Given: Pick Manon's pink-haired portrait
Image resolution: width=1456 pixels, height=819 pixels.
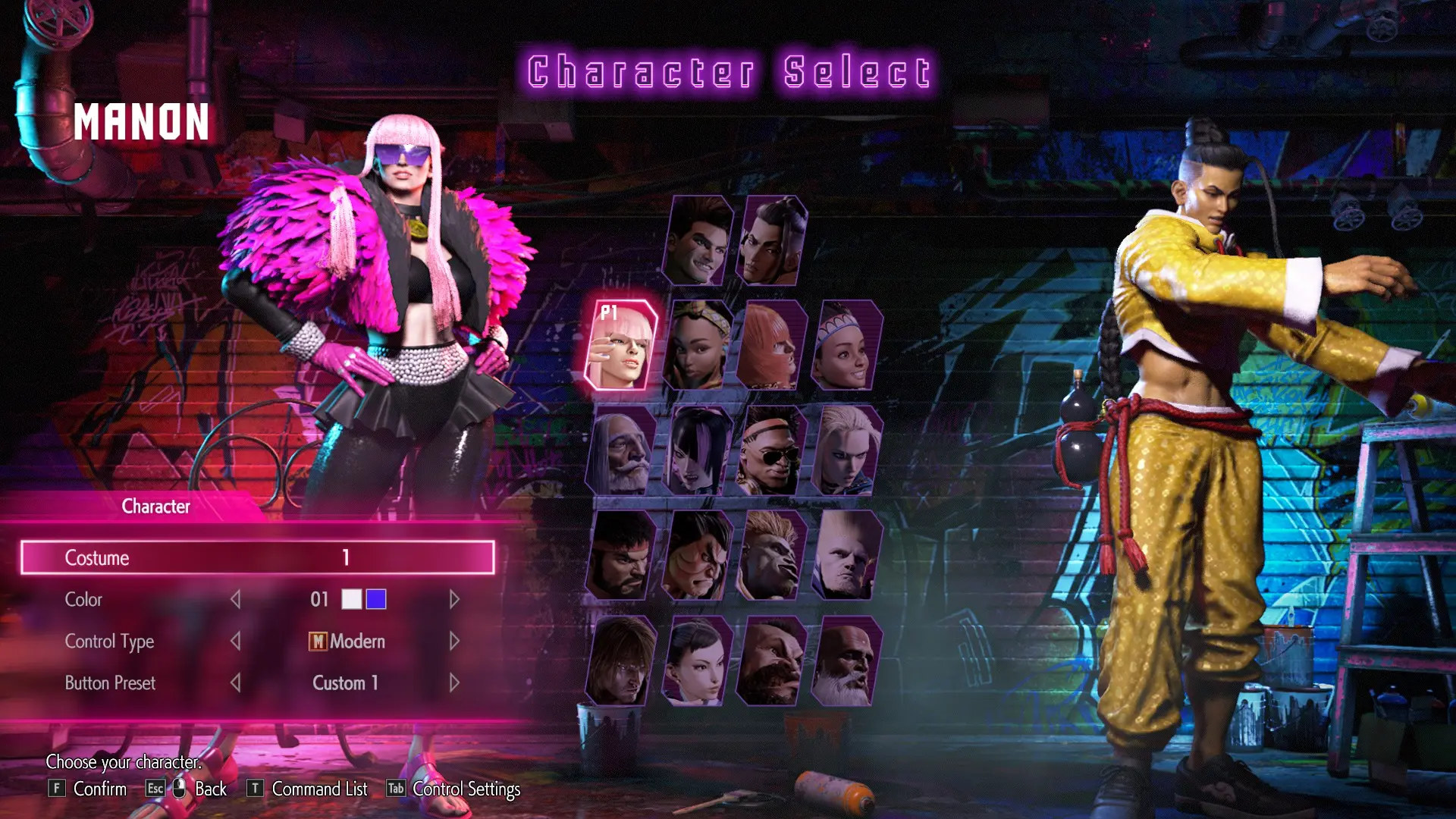Looking at the screenshot, I should 622,346.
